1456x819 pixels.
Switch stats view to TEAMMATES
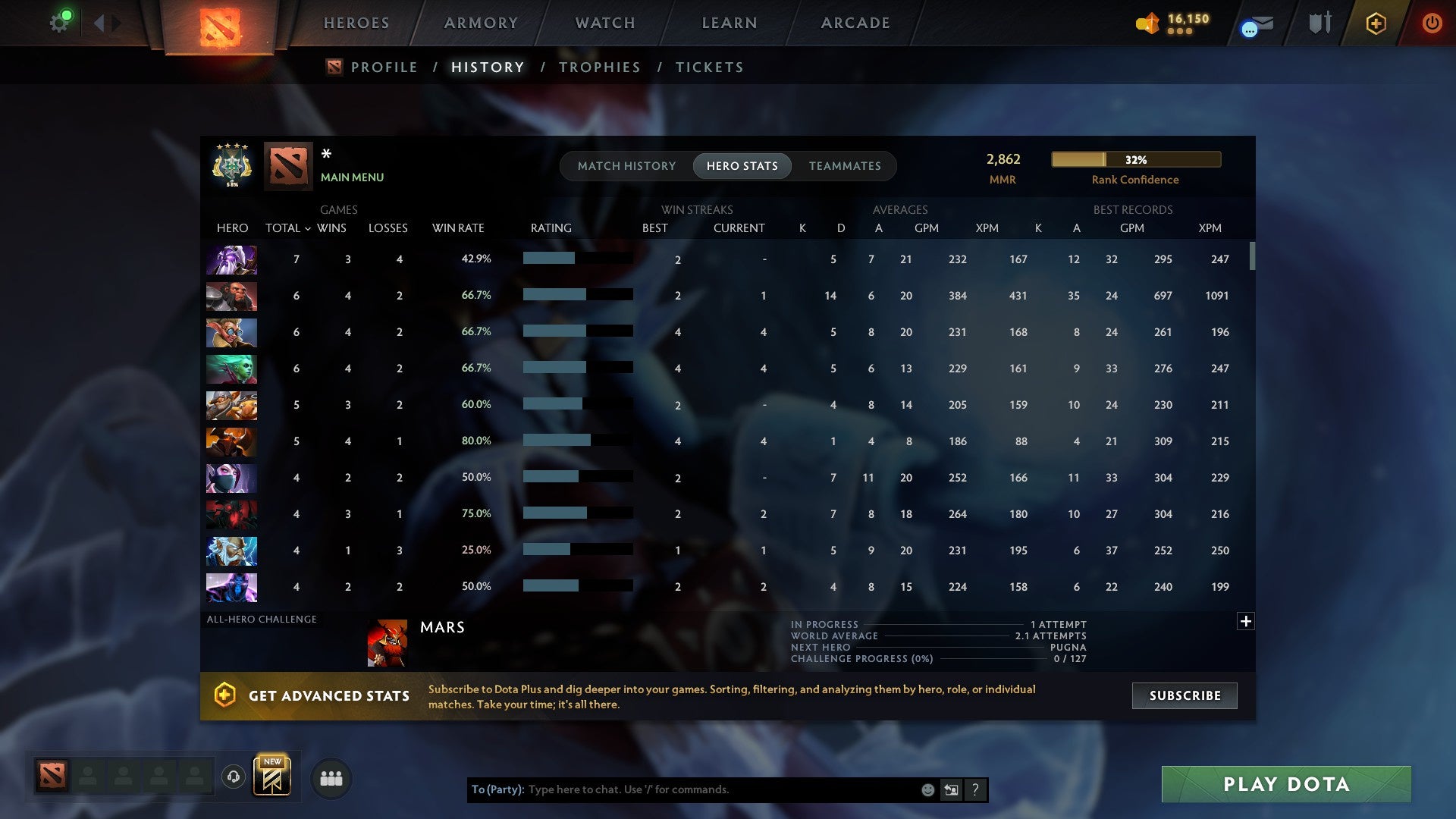[x=845, y=165]
